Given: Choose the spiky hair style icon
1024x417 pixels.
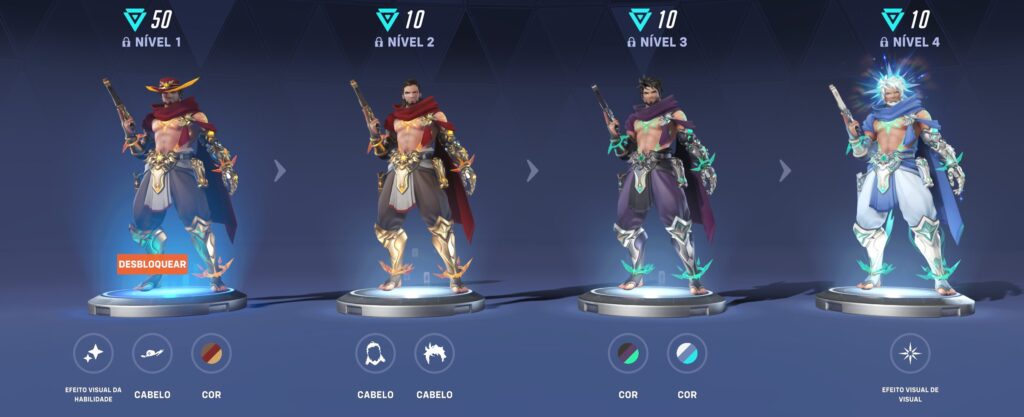Looking at the screenshot, I should (434, 353).
